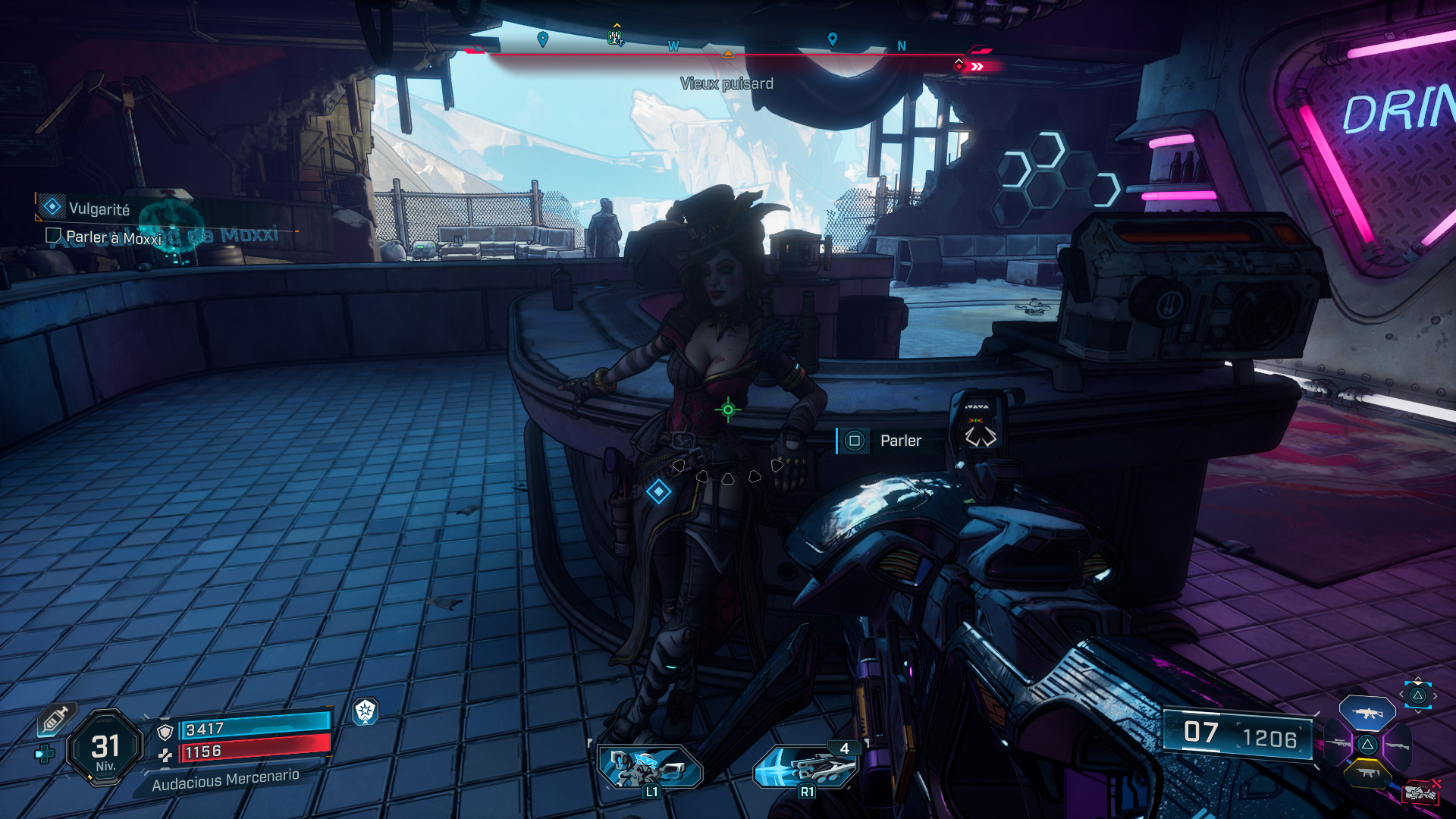
Task: Click the down chevron under the weapon swap icon
Action: click(x=1418, y=711)
